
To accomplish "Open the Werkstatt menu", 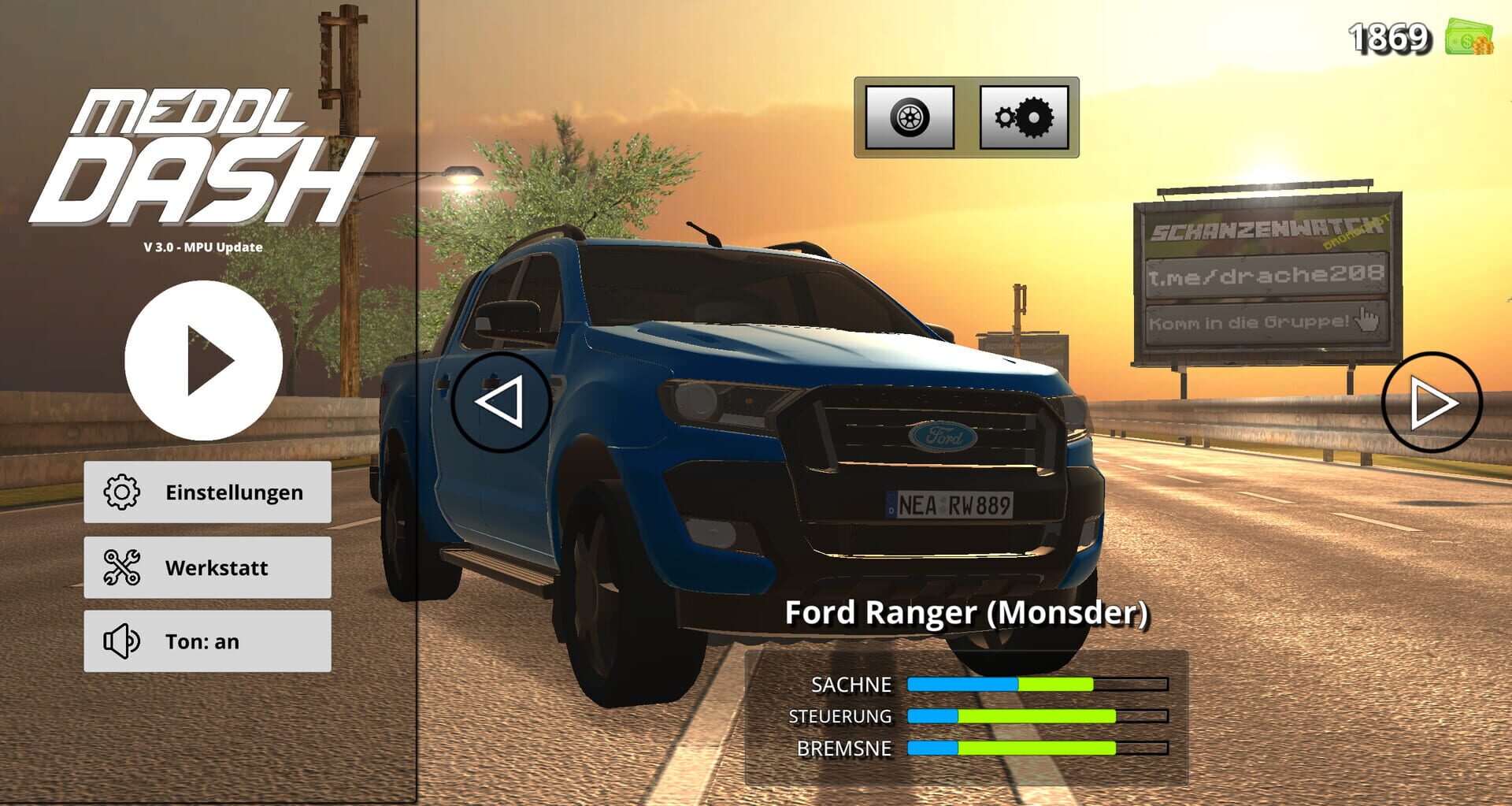I will point(207,567).
